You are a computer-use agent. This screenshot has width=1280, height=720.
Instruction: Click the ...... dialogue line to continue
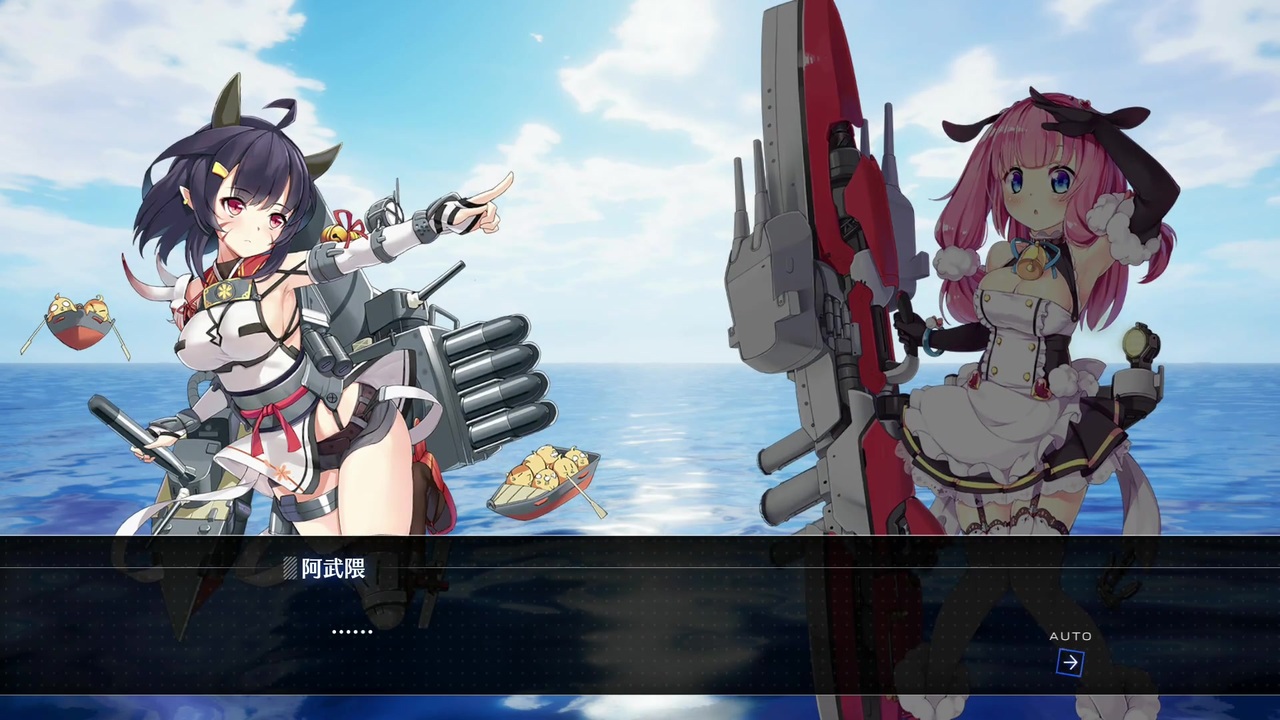coord(352,632)
